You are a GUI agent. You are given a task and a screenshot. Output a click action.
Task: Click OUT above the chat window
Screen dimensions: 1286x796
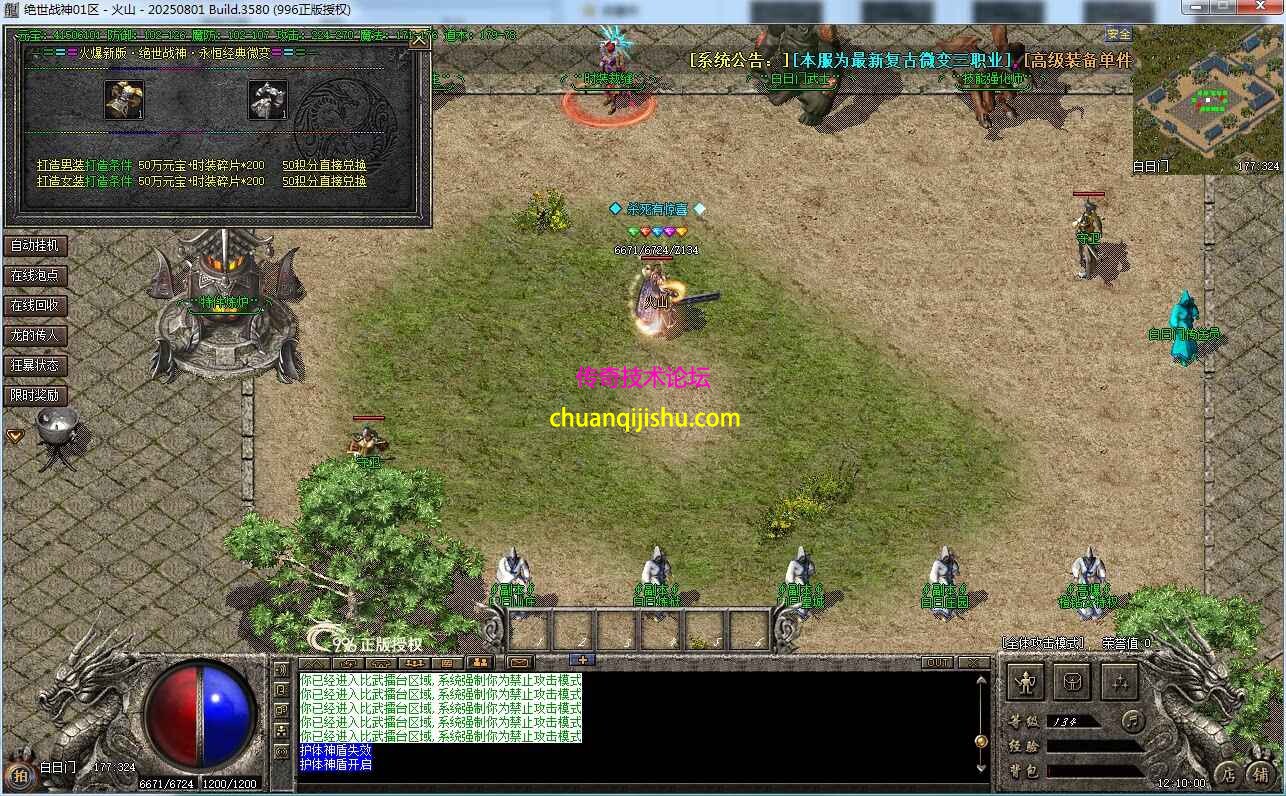point(939,662)
